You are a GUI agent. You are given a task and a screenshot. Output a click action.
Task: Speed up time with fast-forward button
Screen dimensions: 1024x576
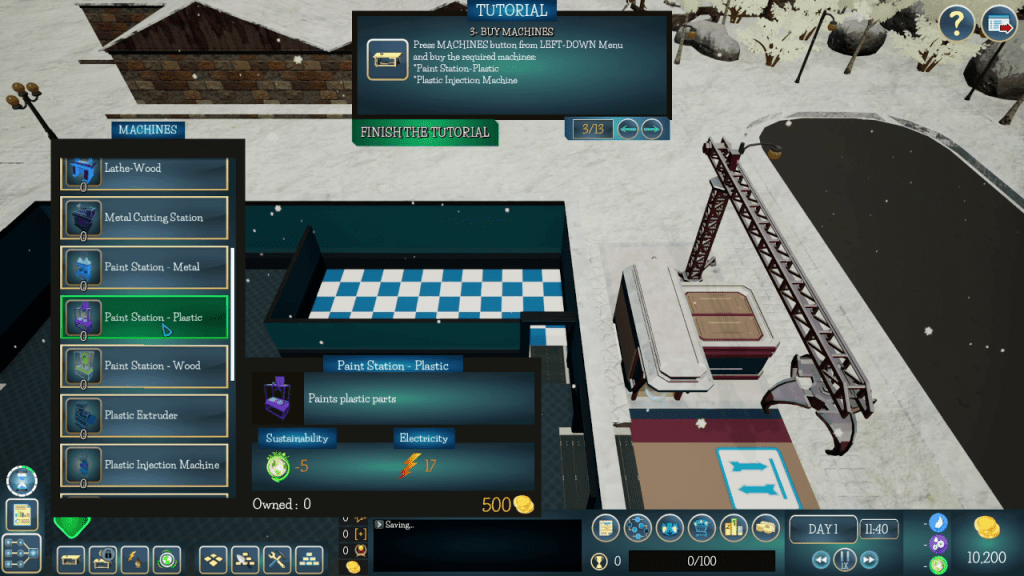coord(869,560)
